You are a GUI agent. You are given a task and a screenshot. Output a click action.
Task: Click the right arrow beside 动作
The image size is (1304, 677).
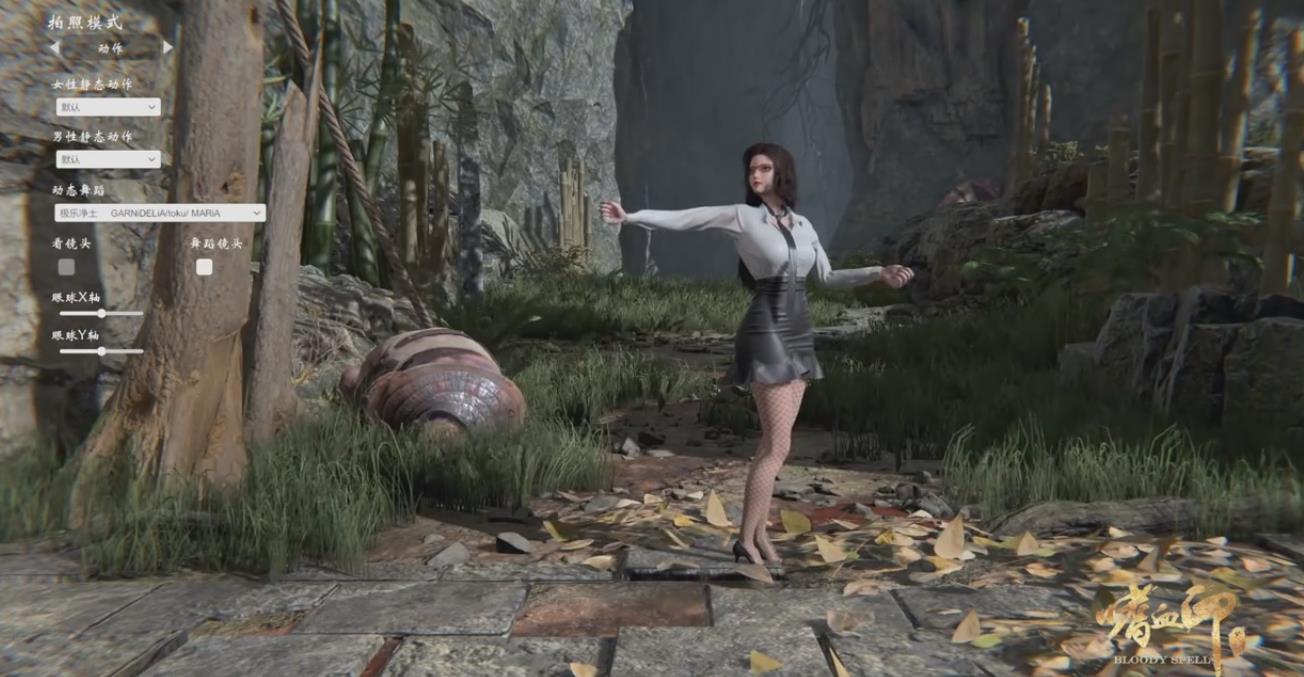[x=167, y=47]
